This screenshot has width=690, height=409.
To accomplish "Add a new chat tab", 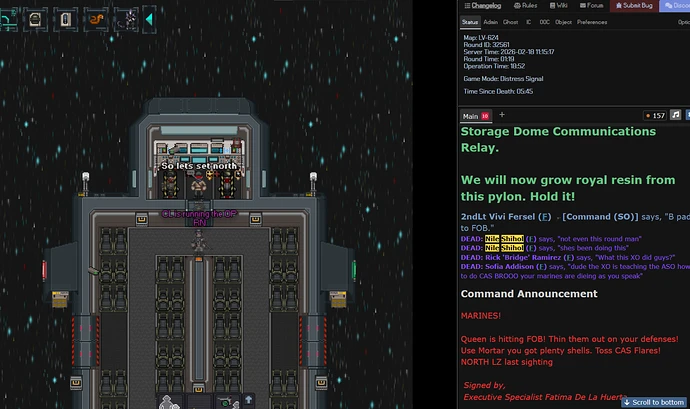I will click(x=502, y=116).
